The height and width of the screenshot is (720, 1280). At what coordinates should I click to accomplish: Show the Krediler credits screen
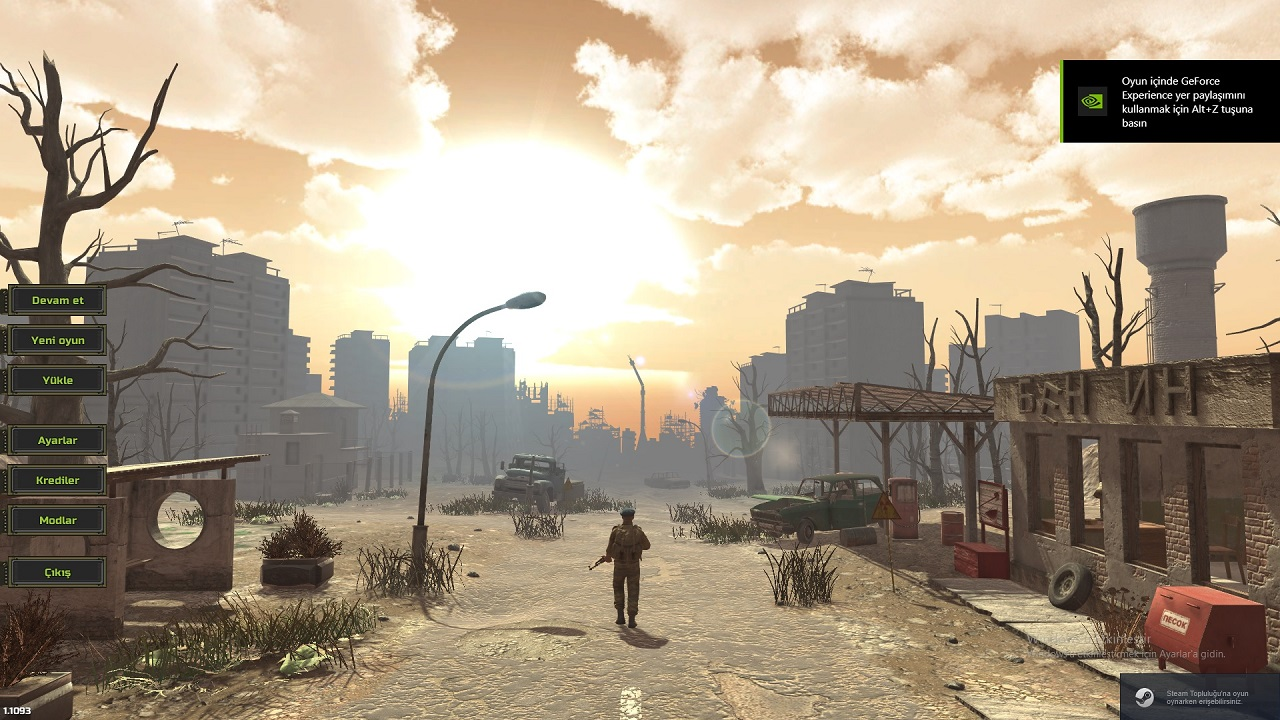tap(57, 480)
